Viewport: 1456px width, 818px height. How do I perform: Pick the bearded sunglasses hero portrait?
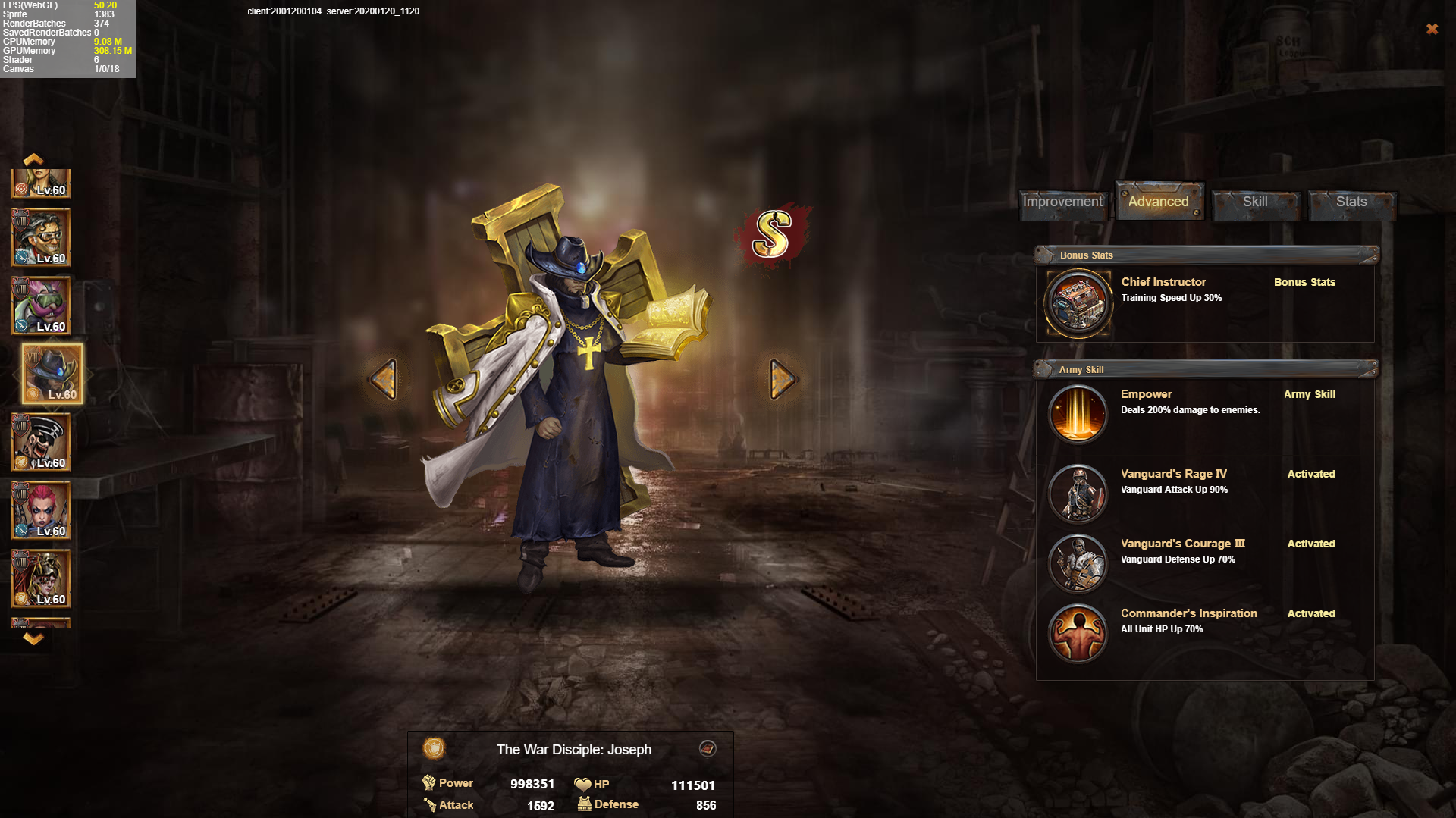pos(41,443)
